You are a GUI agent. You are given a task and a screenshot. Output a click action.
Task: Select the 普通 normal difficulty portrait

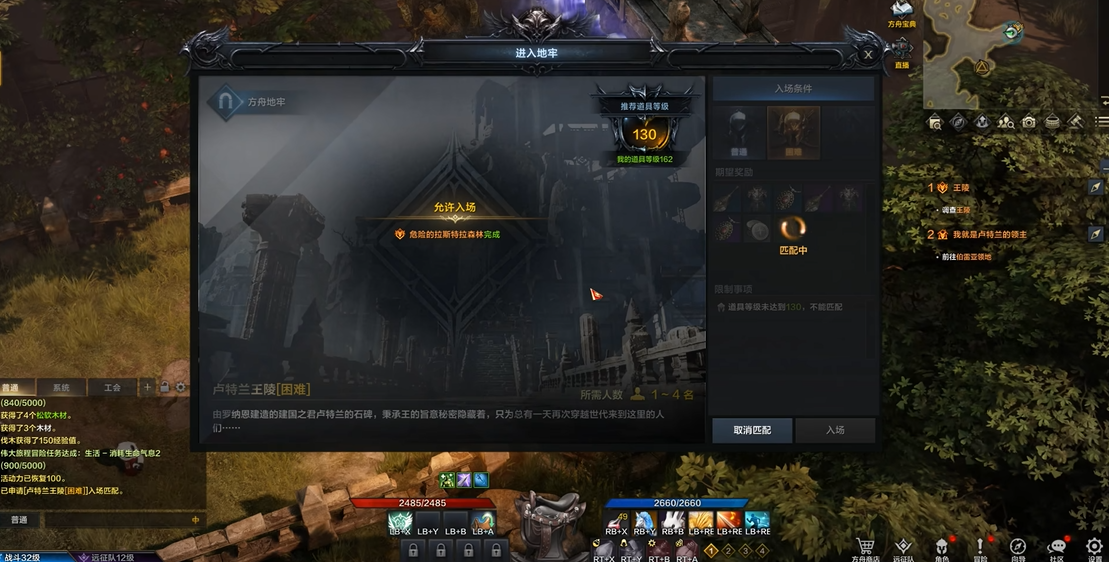pos(739,131)
